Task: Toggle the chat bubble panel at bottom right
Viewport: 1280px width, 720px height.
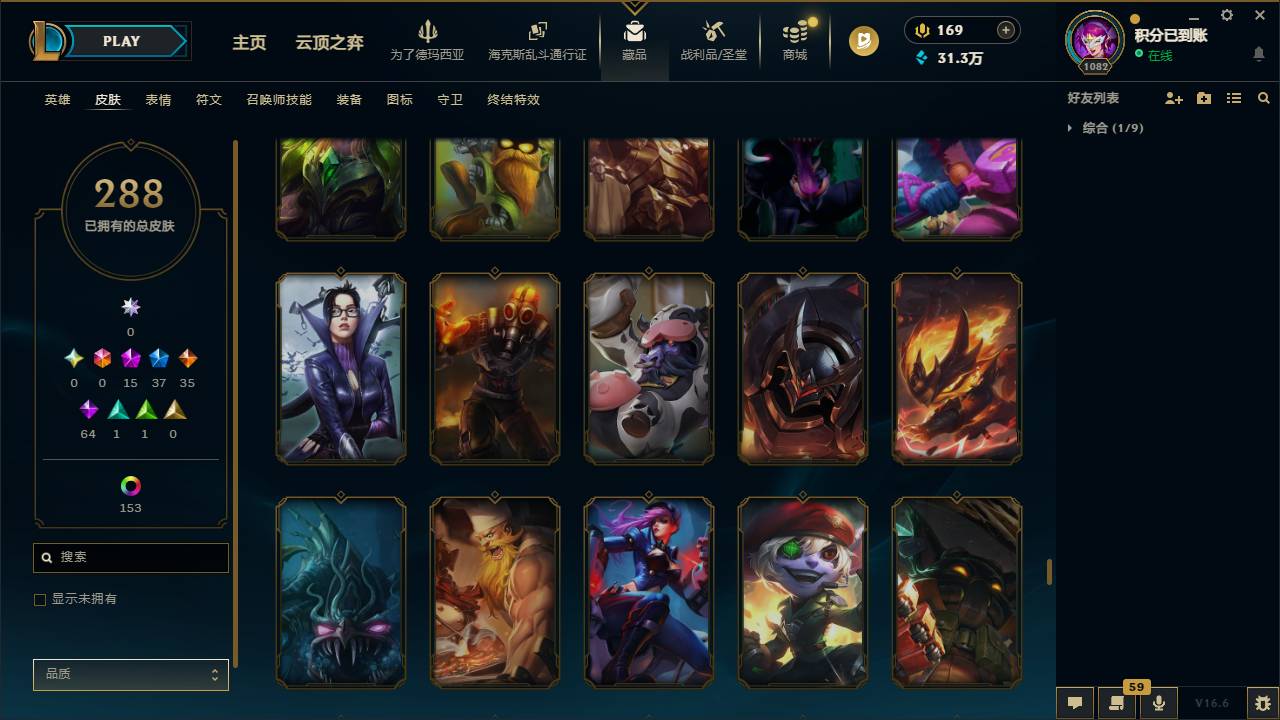Action: tap(1074, 702)
